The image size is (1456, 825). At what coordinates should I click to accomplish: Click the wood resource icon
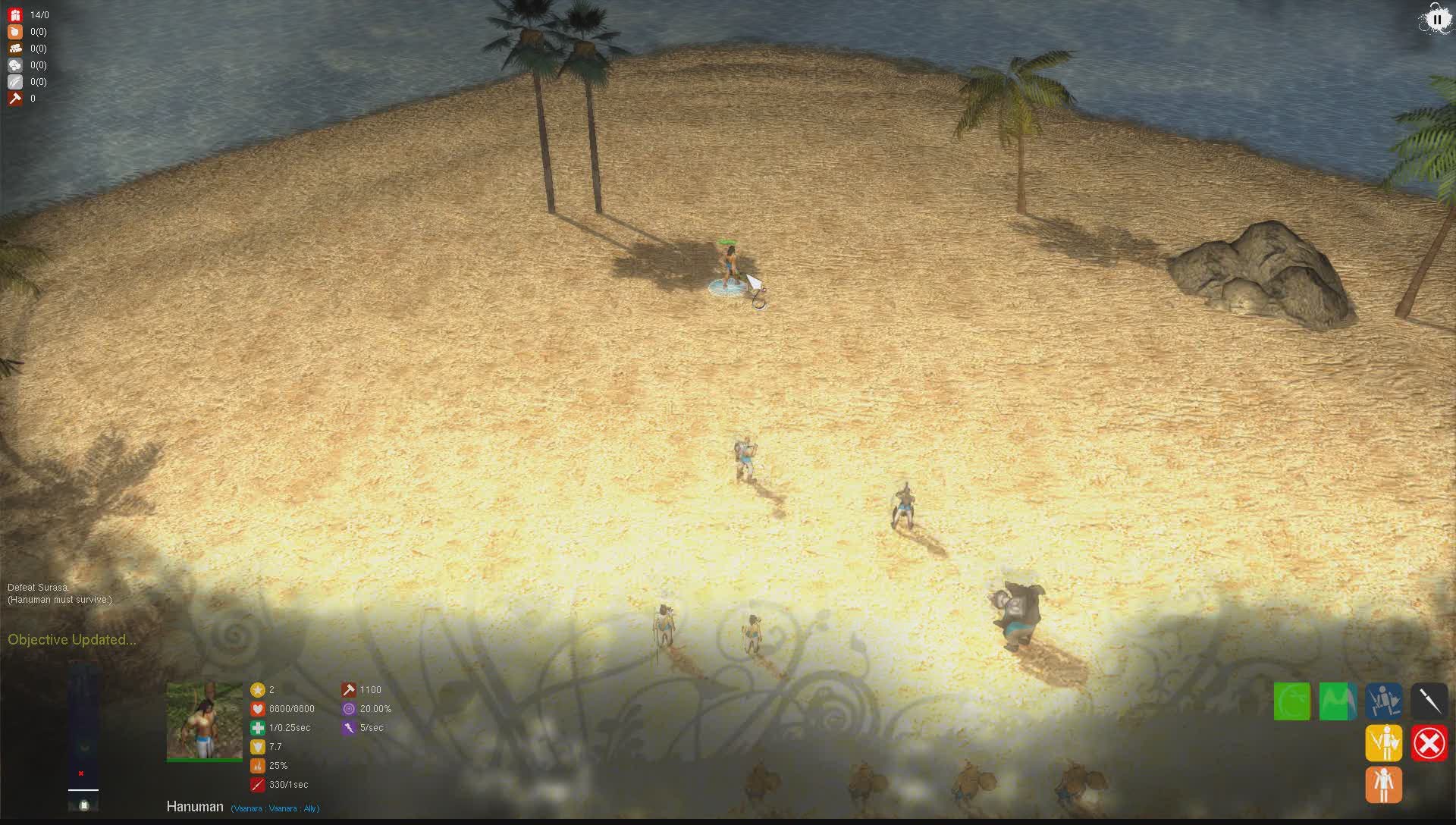[x=15, y=49]
